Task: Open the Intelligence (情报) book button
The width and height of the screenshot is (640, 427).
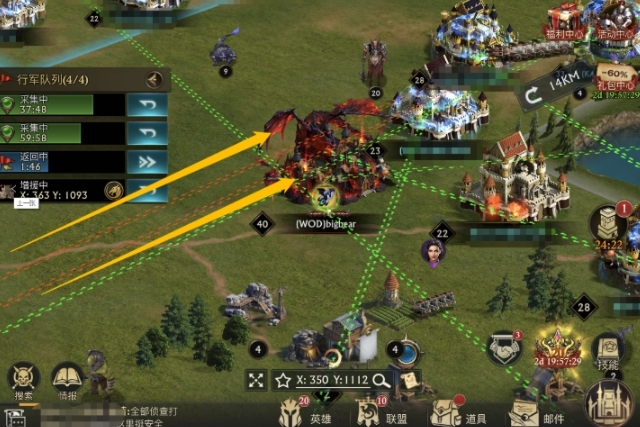Action: [x=67, y=381]
